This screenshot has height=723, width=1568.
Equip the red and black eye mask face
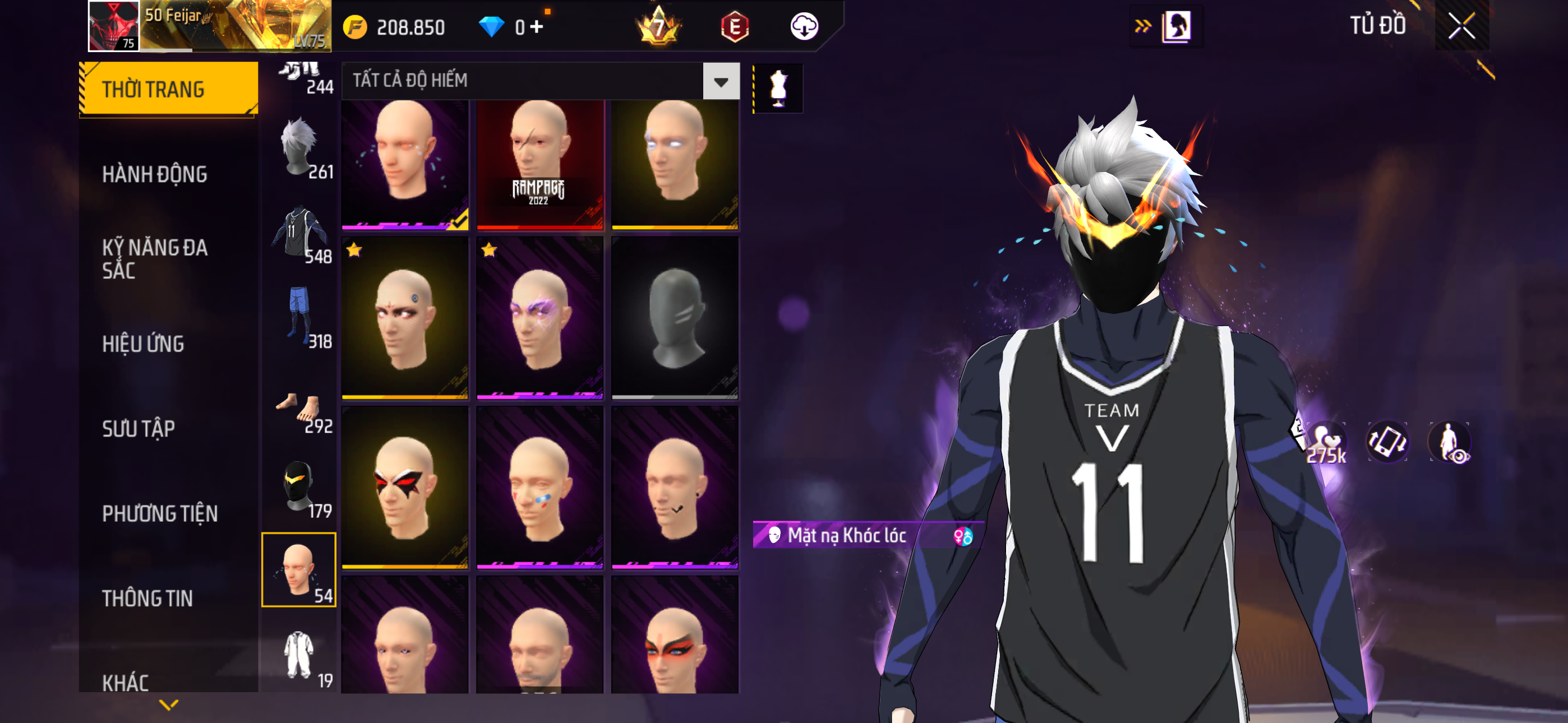click(x=405, y=487)
